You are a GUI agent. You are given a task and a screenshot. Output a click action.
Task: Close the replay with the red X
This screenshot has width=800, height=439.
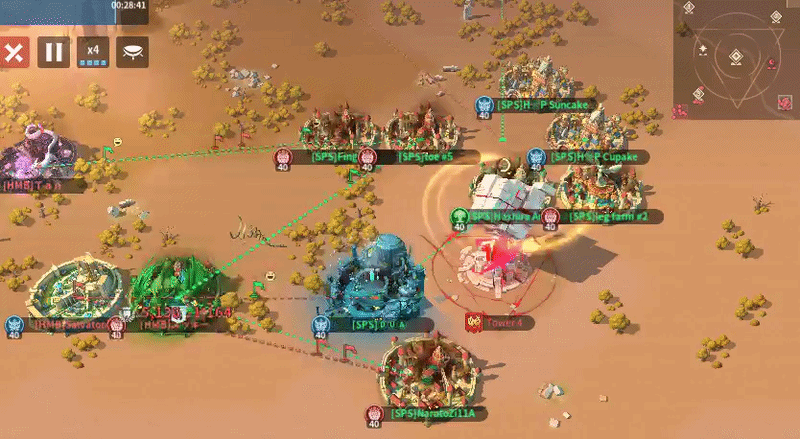(x=14, y=52)
